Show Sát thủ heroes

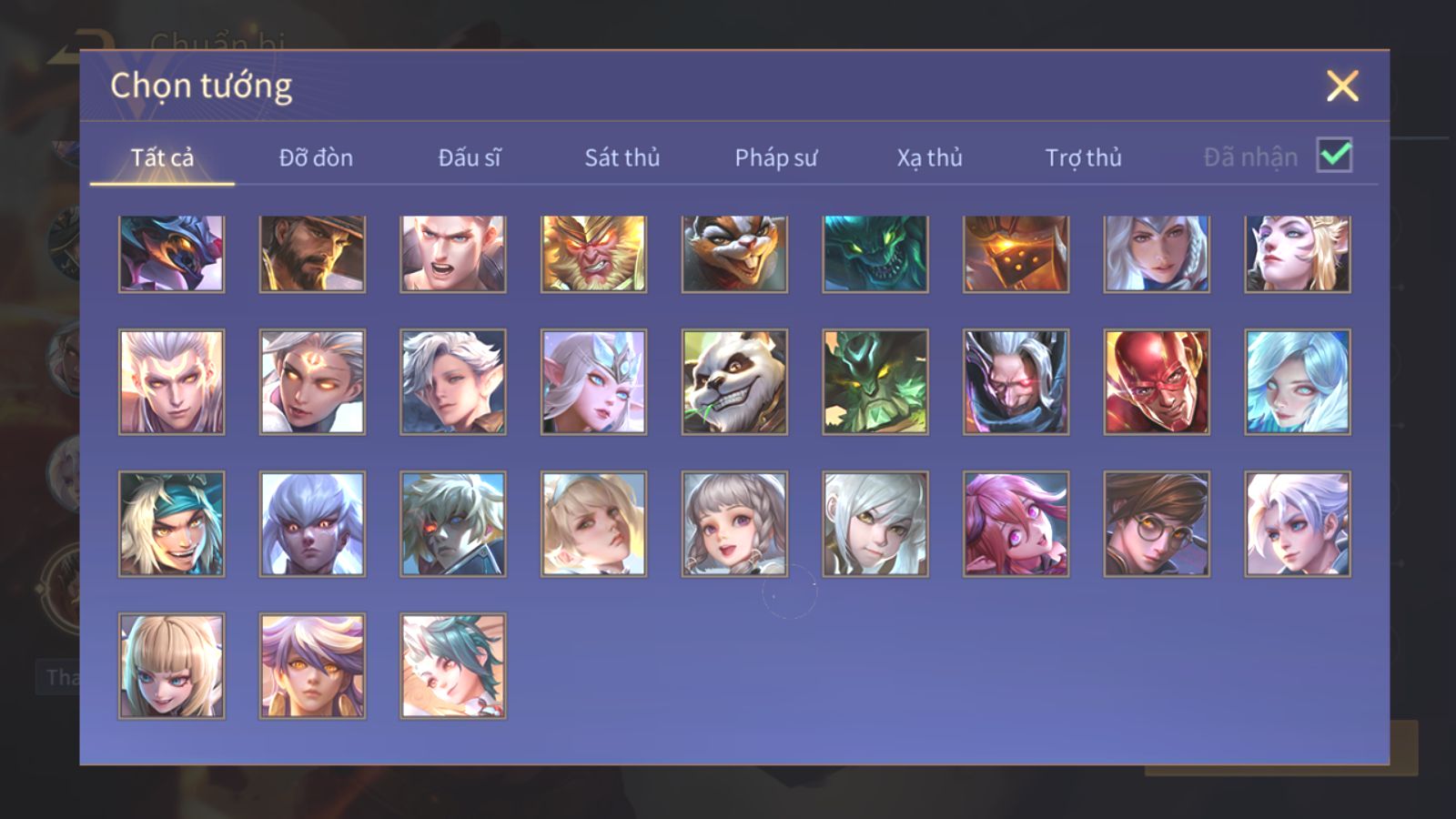(x=622, y=157)
